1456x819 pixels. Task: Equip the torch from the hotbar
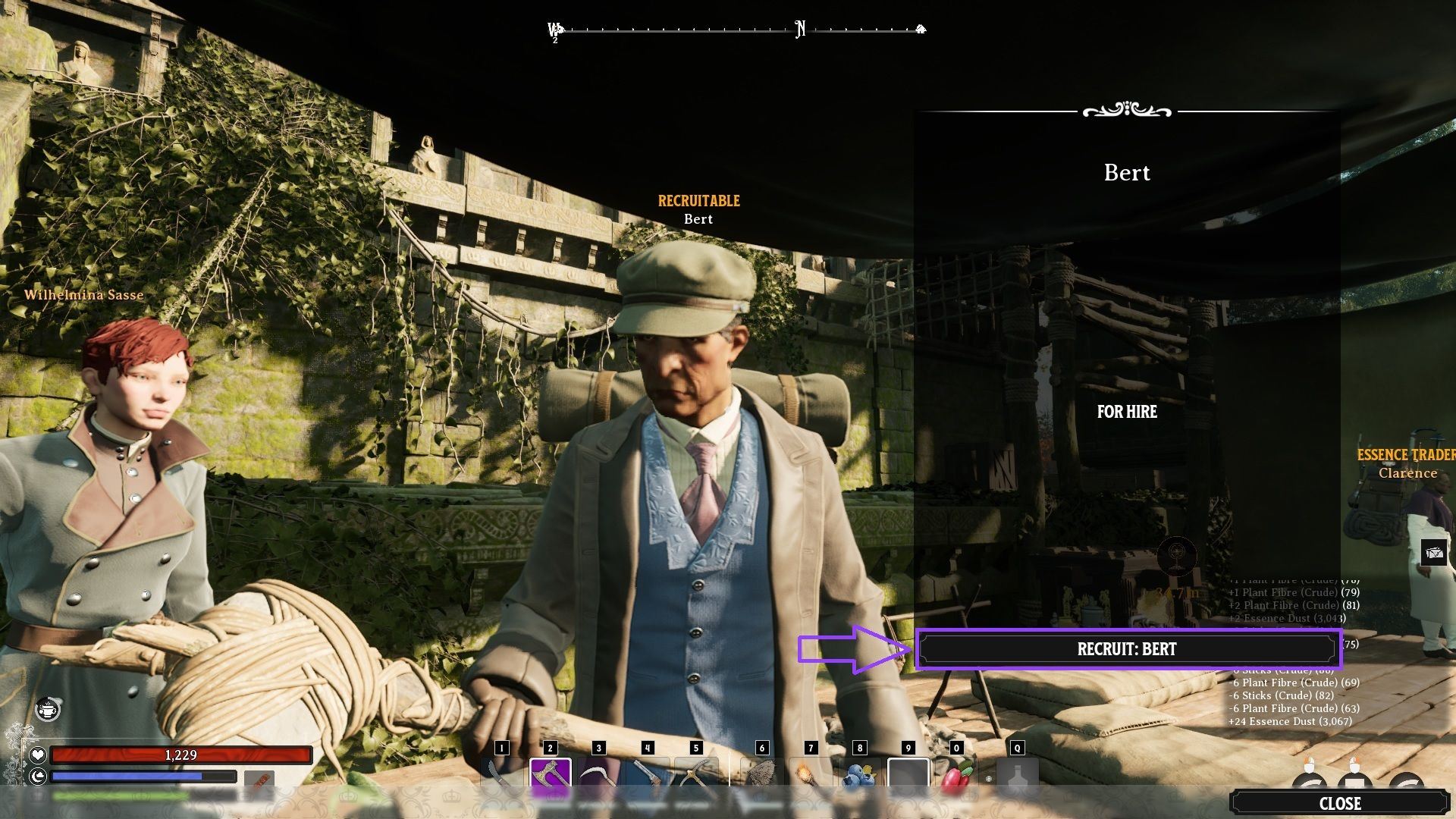pos(811,775)
